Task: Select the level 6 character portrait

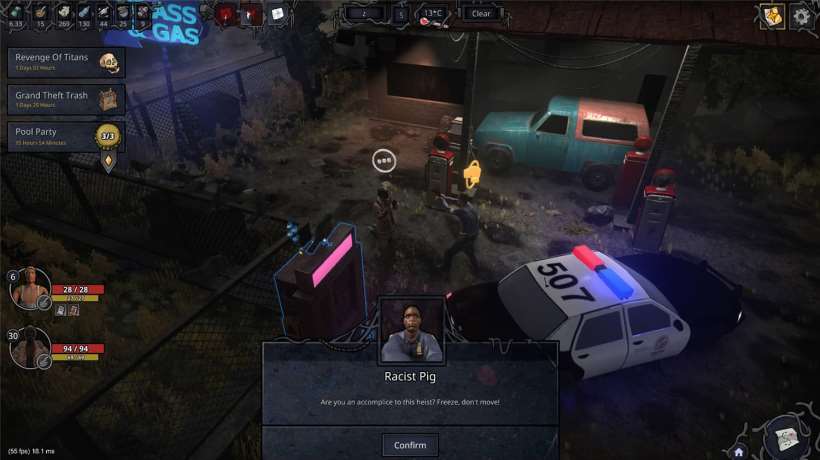Action: point(30,289)
